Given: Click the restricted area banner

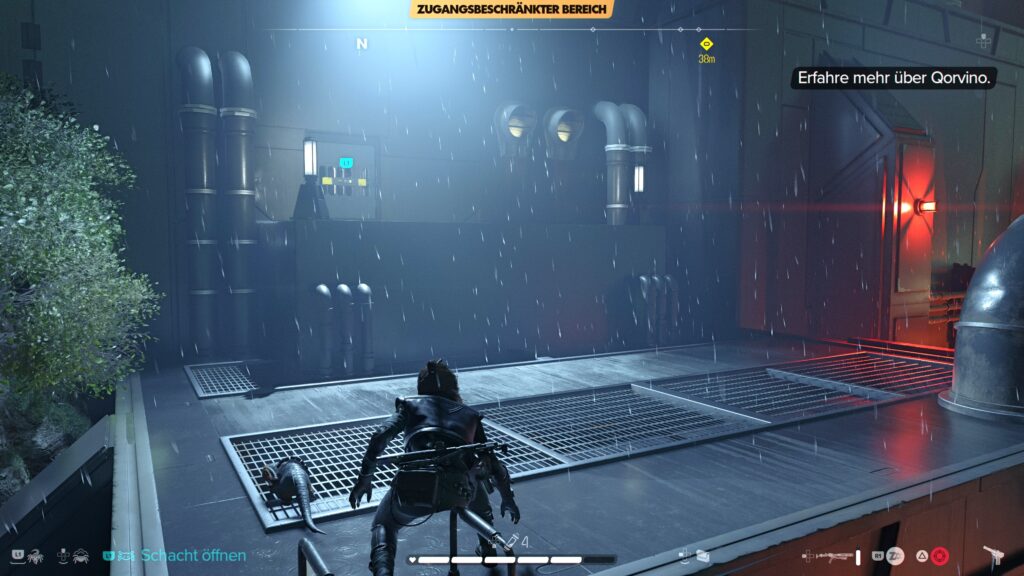Looking at the screenshot, I should click(x=511, y=9).
